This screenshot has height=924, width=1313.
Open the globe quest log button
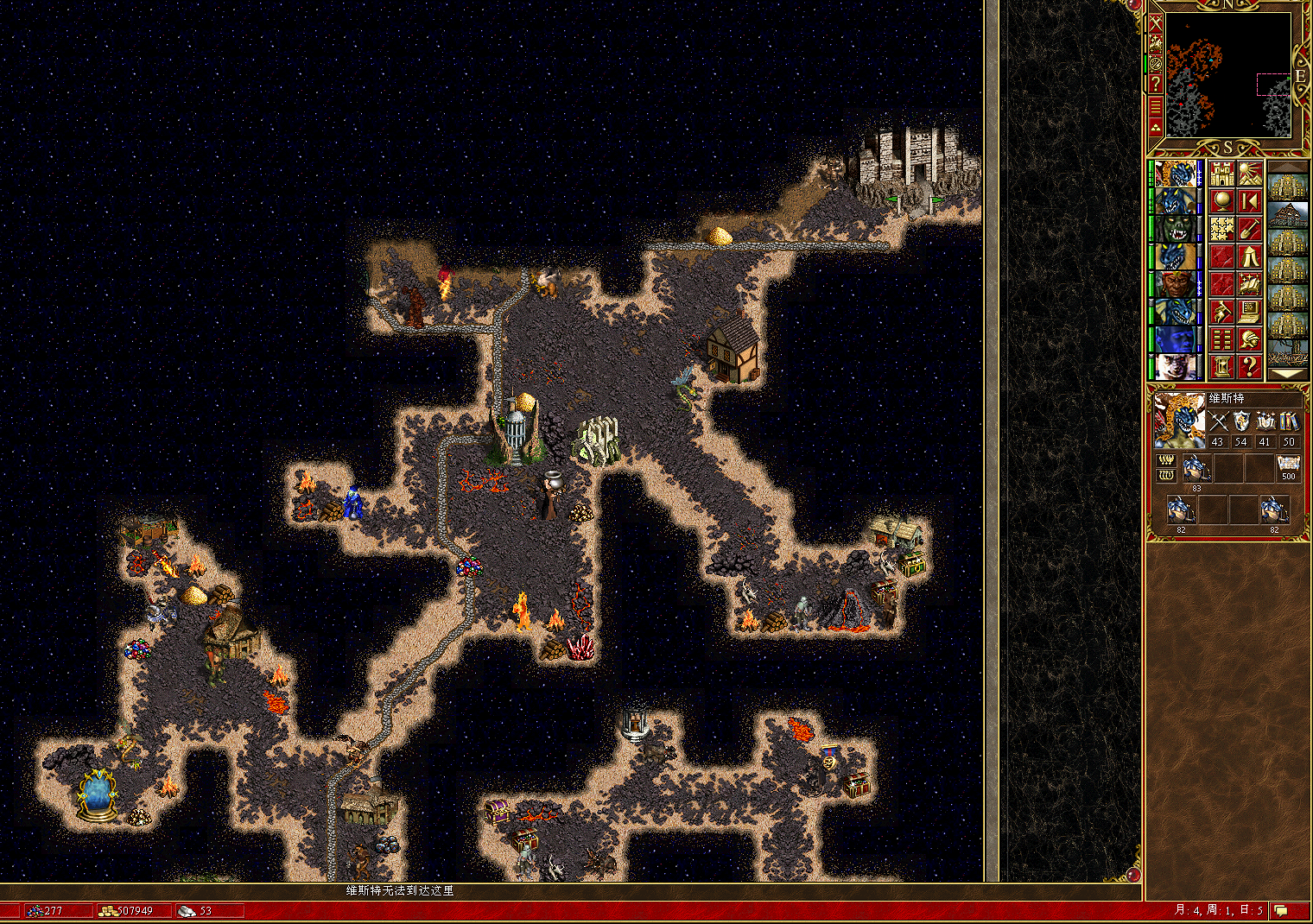pos(1221,201)
